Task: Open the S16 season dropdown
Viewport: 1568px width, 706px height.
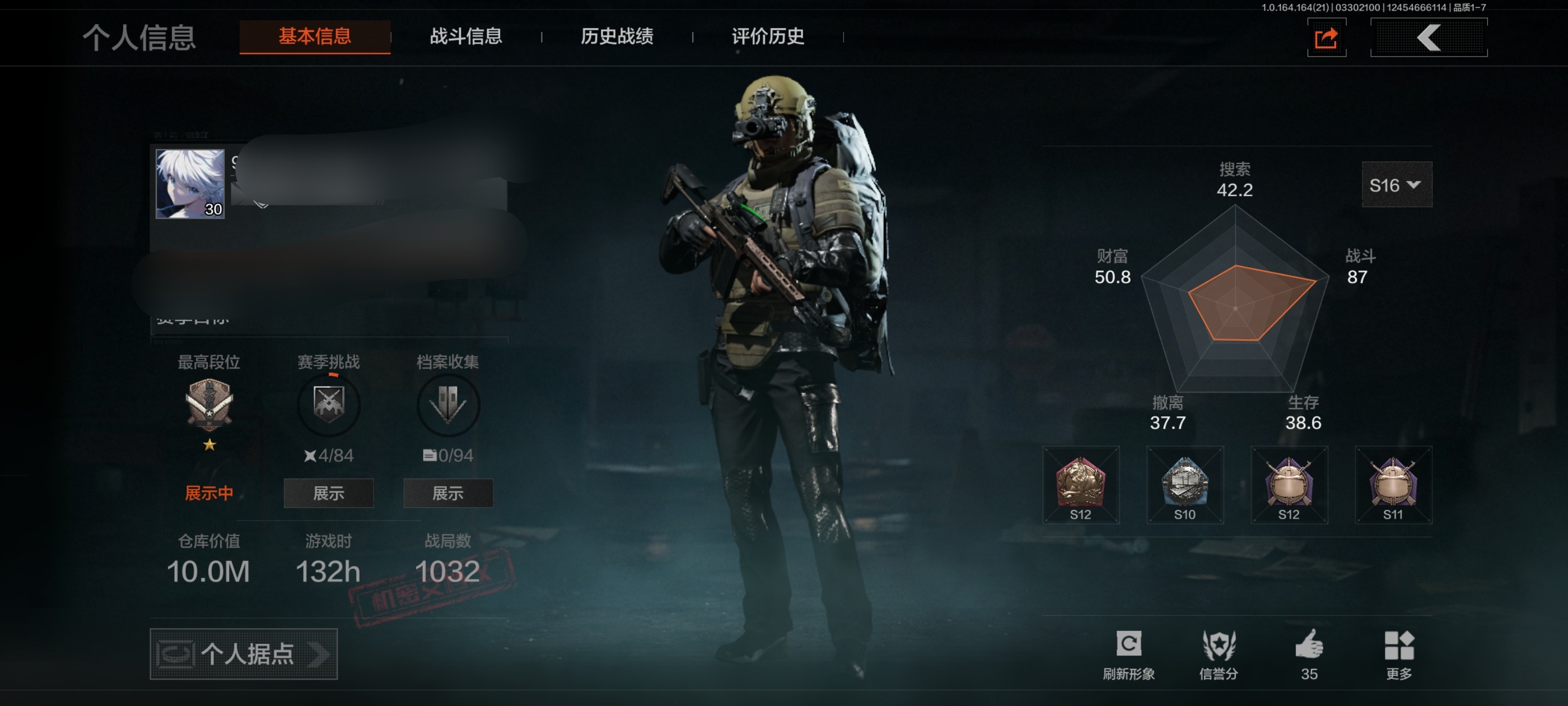Action: (x=1396, y=184)
